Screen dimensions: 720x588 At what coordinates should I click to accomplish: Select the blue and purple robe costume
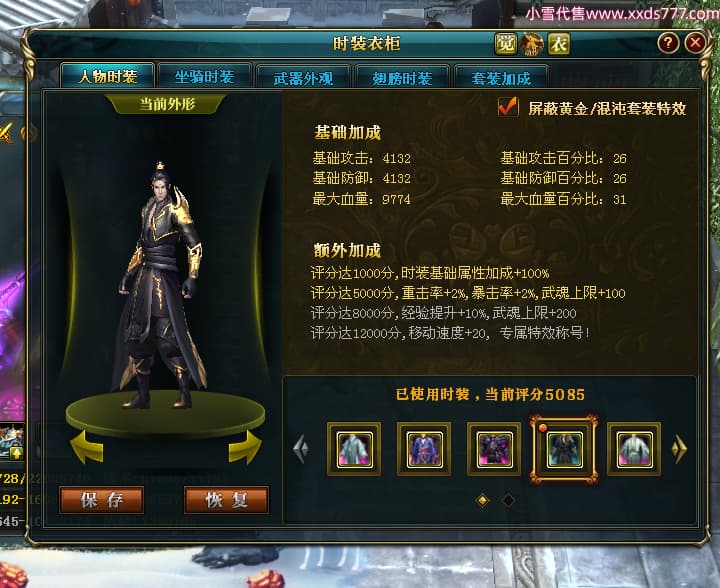(424, 447)
